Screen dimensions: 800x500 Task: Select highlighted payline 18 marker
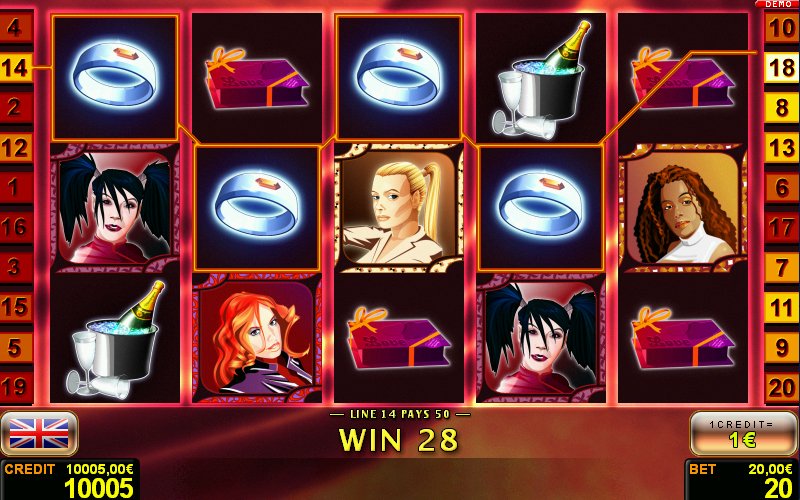780,68
